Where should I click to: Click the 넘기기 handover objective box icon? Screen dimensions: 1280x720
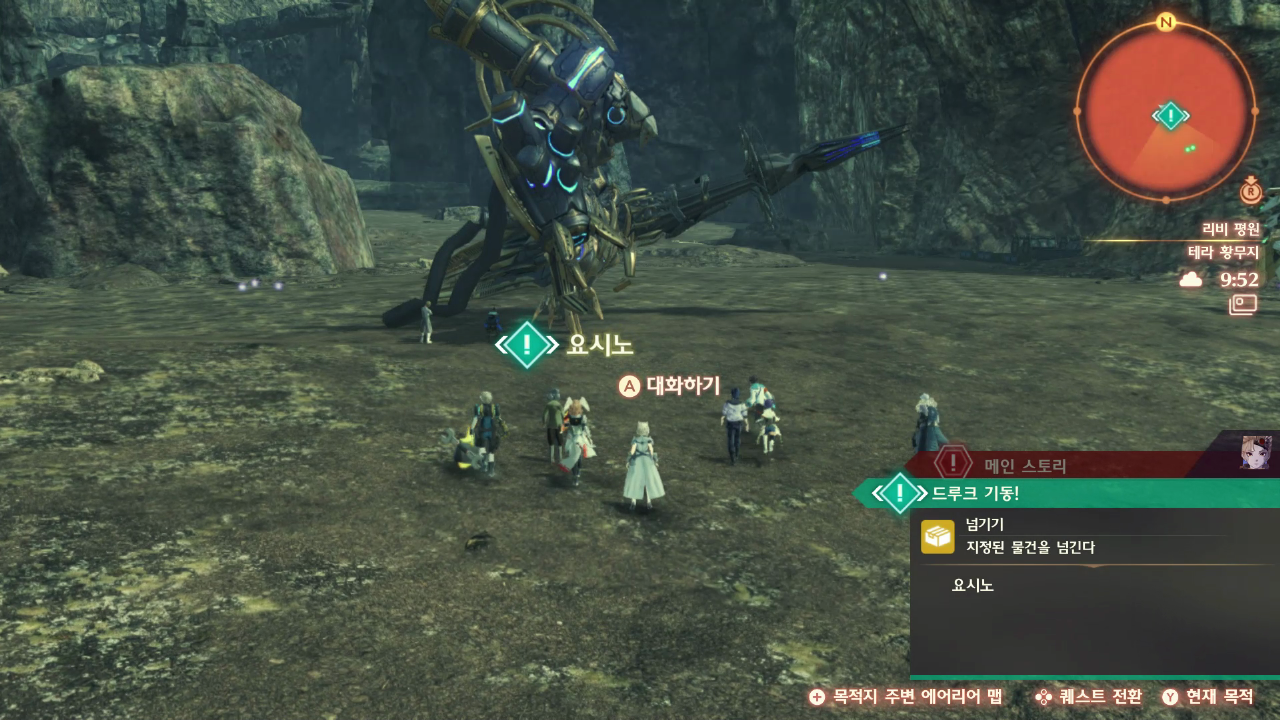tap(938, 536)
